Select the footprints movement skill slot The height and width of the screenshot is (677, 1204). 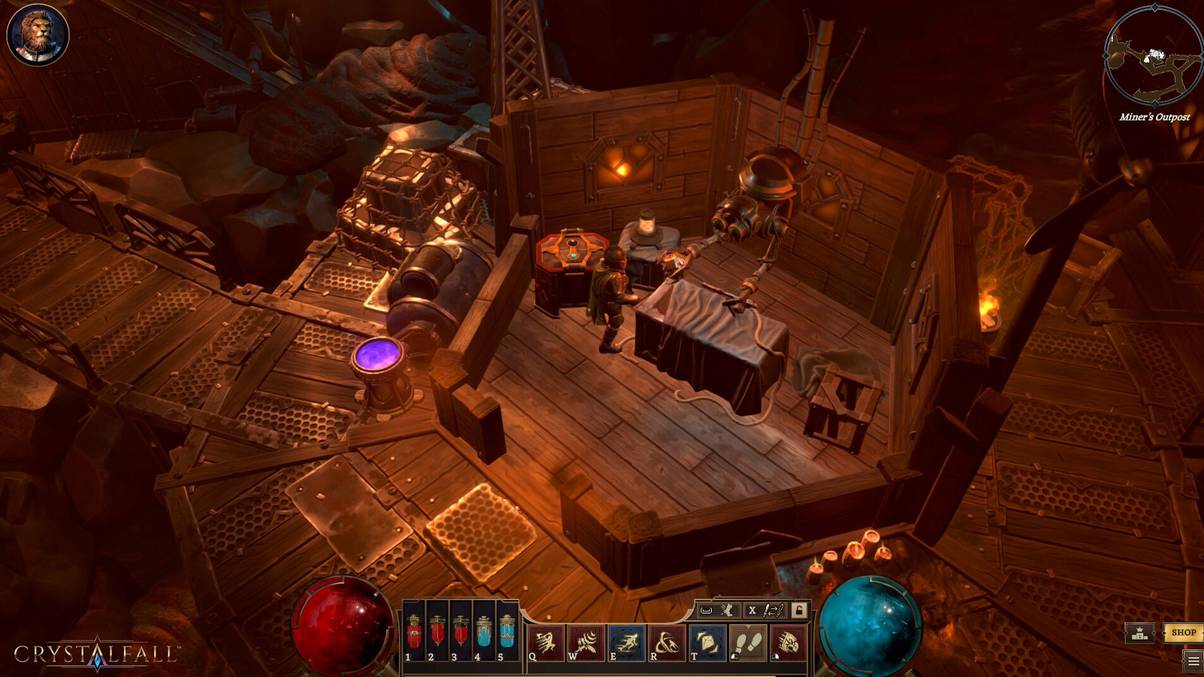pos(747,643)
